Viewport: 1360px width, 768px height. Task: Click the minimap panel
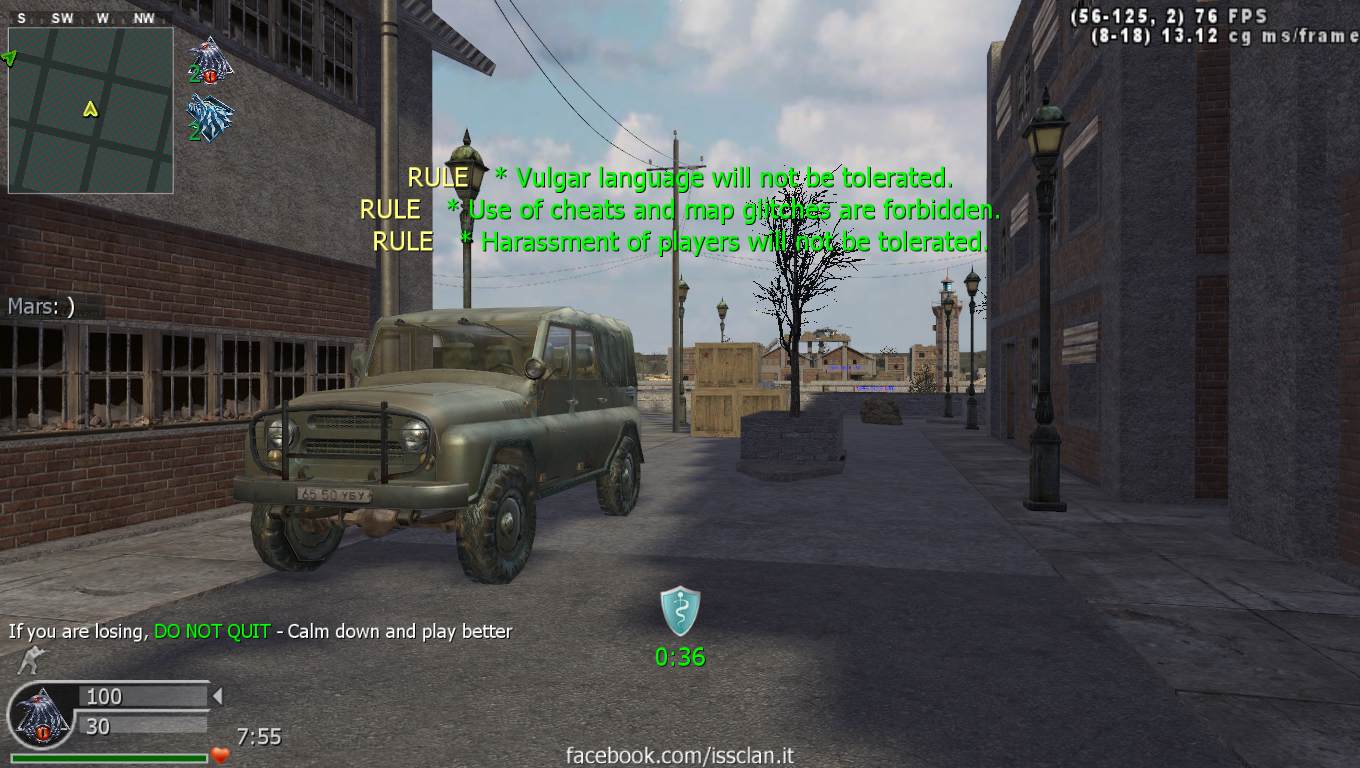[x=91, y=110]
